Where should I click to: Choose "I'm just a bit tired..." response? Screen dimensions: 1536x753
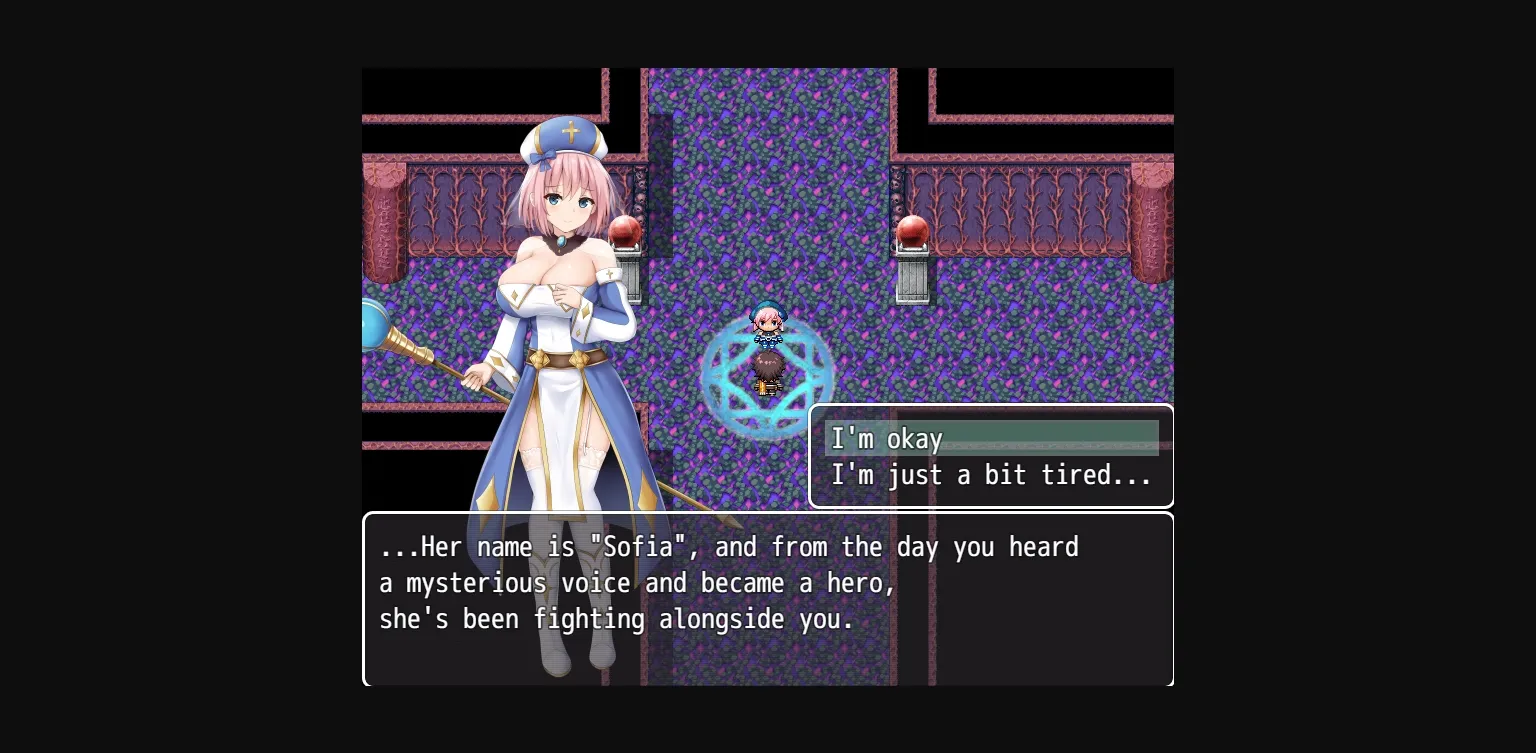[x=991, y=475]
